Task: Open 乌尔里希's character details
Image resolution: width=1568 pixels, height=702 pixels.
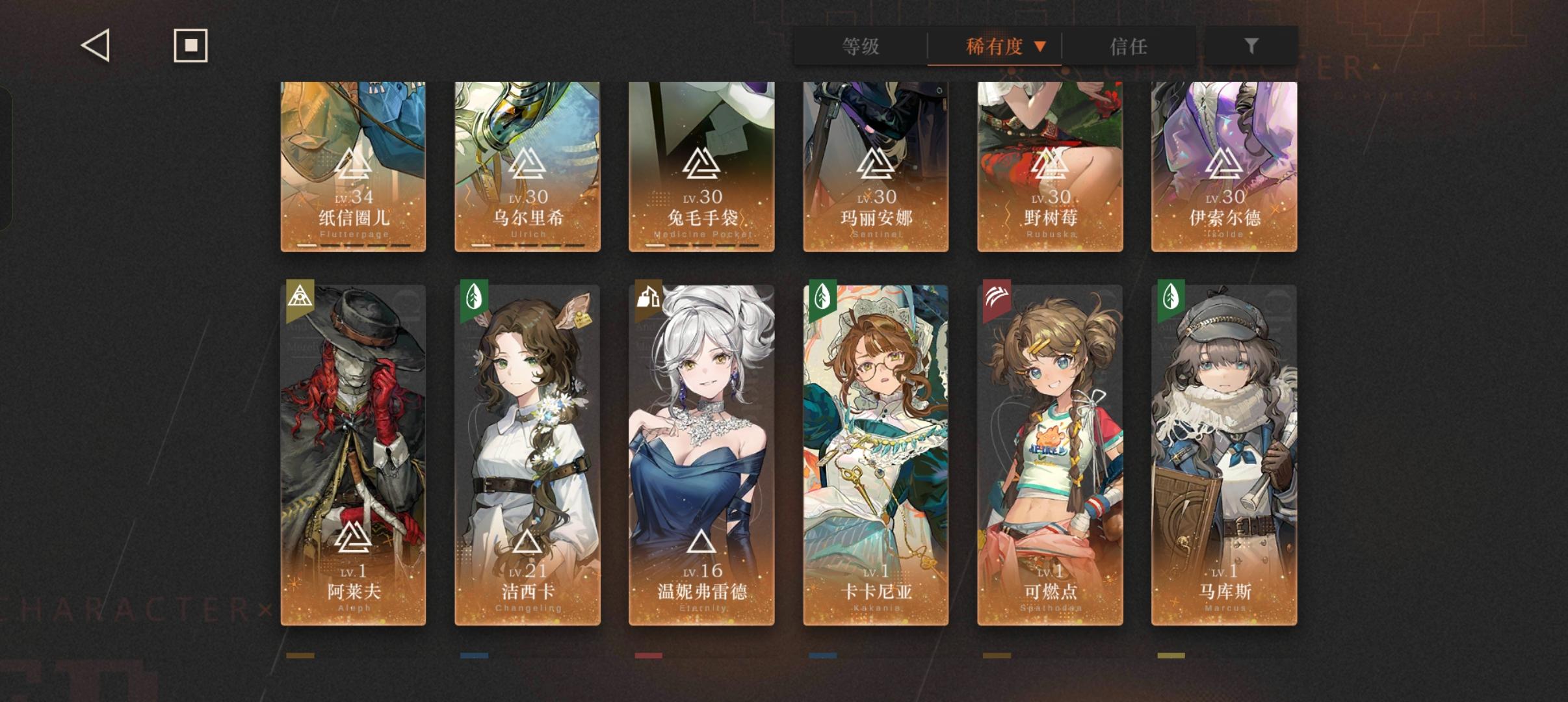Action: [x=527, y=162]
